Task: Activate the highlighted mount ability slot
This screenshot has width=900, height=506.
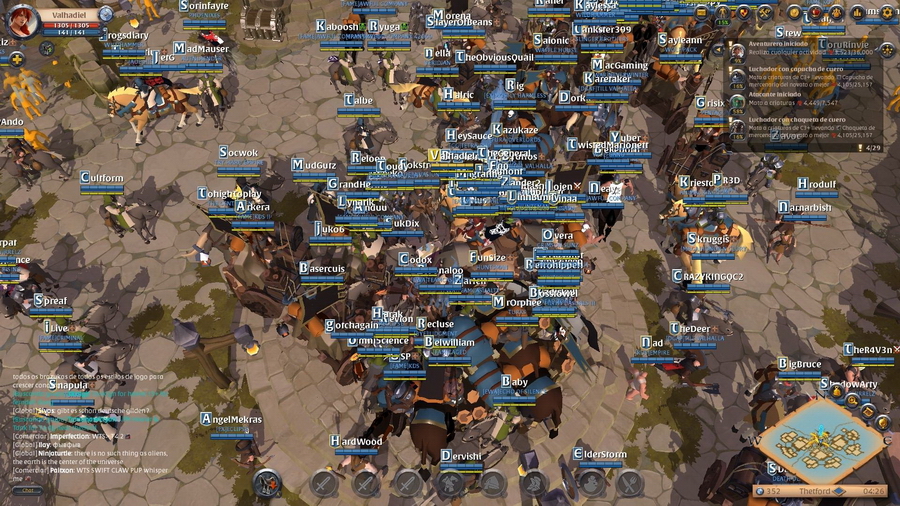Action: coord(267,484)
